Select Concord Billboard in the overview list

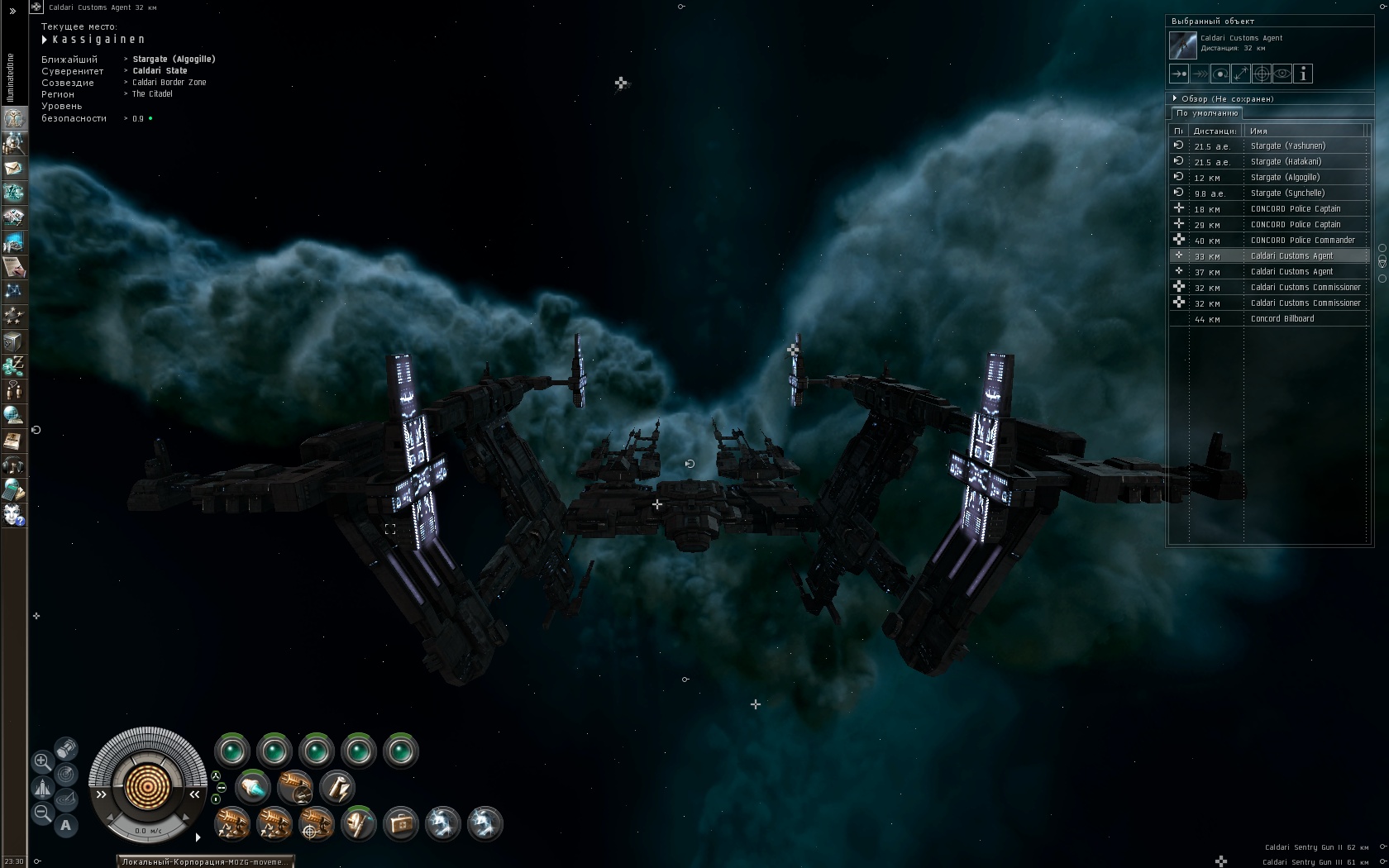click(x=1282, y=319)
